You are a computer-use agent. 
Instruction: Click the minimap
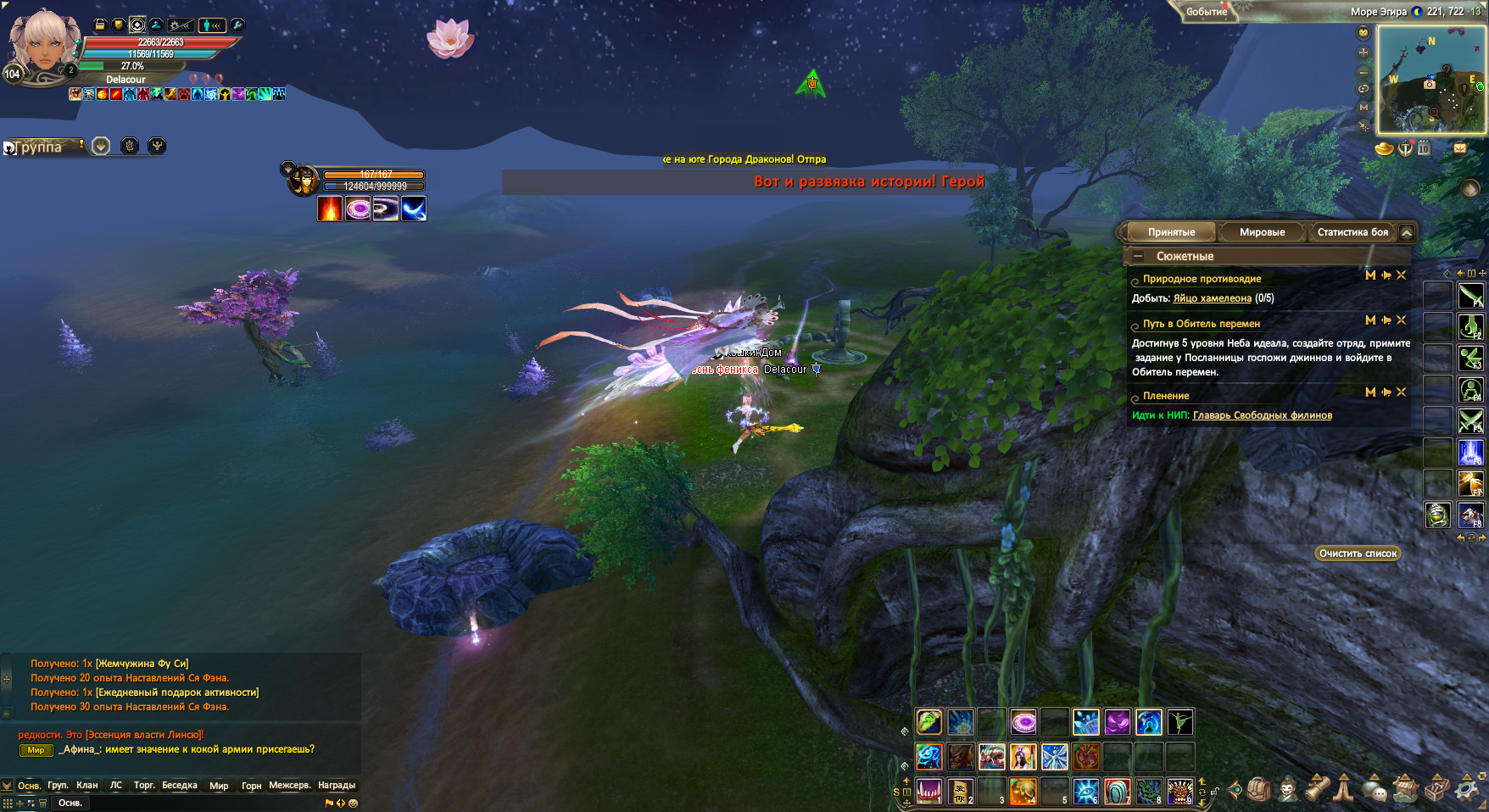coord(1430,80)
